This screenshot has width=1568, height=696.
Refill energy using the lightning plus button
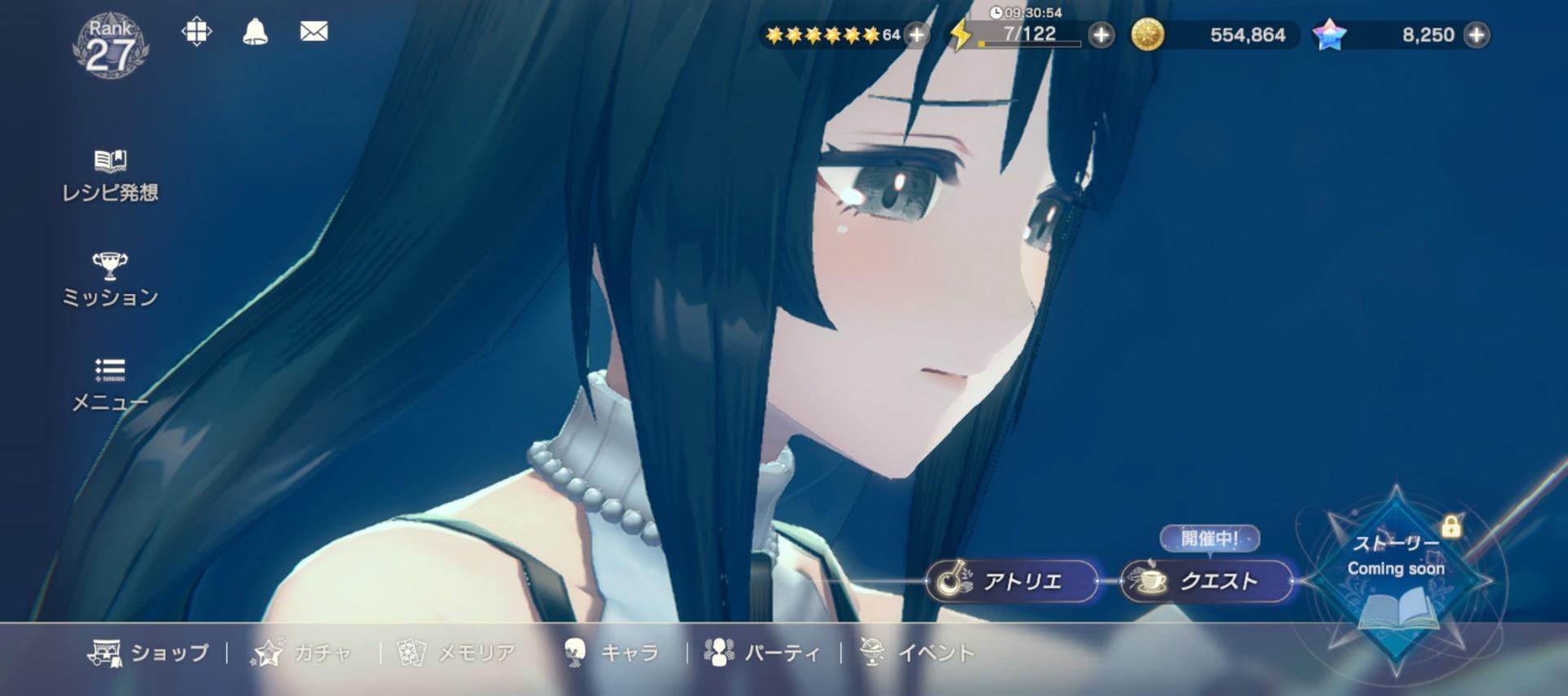click(1101, 35)
